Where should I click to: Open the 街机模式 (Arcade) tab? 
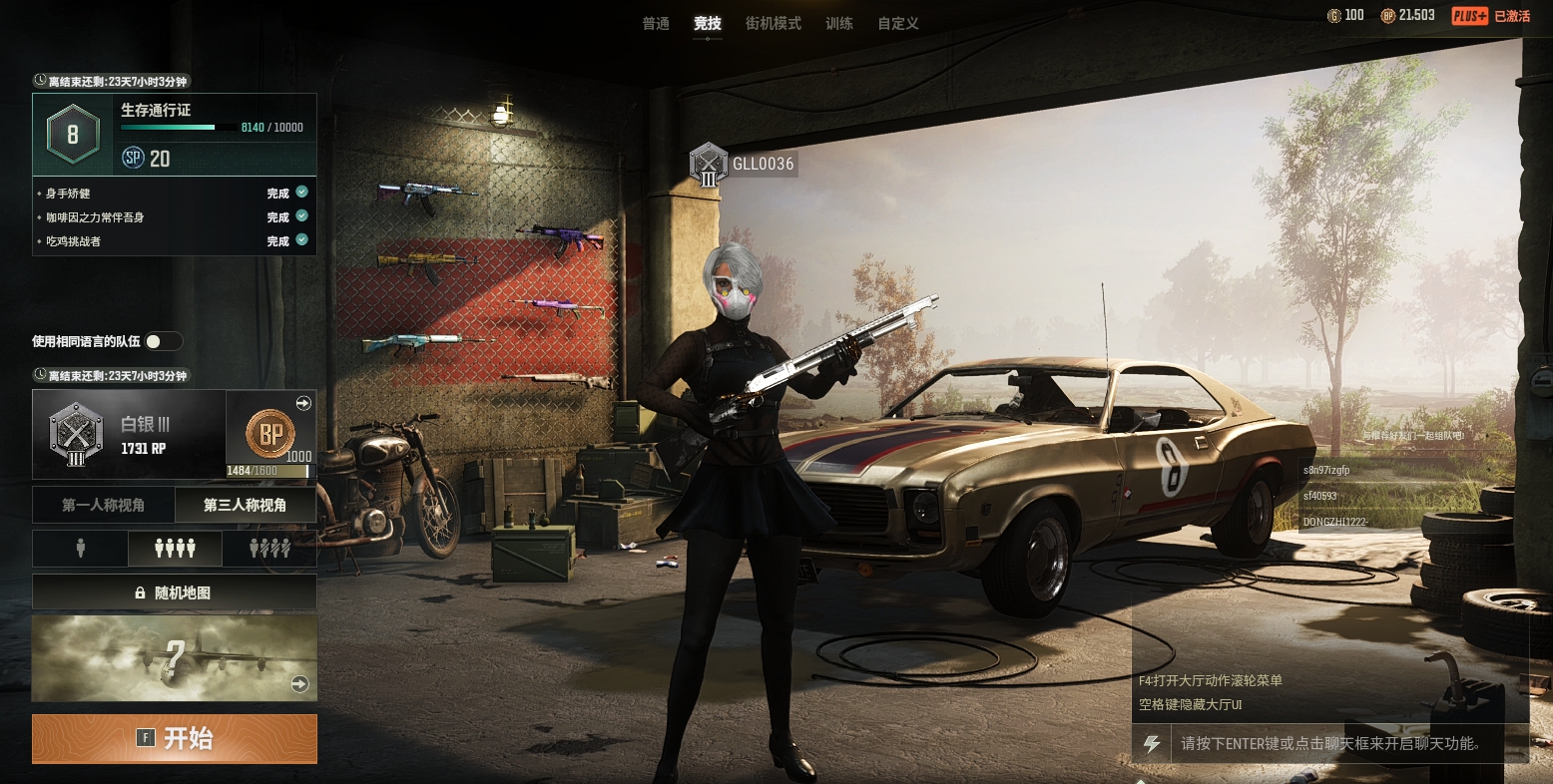coord(774,23)
